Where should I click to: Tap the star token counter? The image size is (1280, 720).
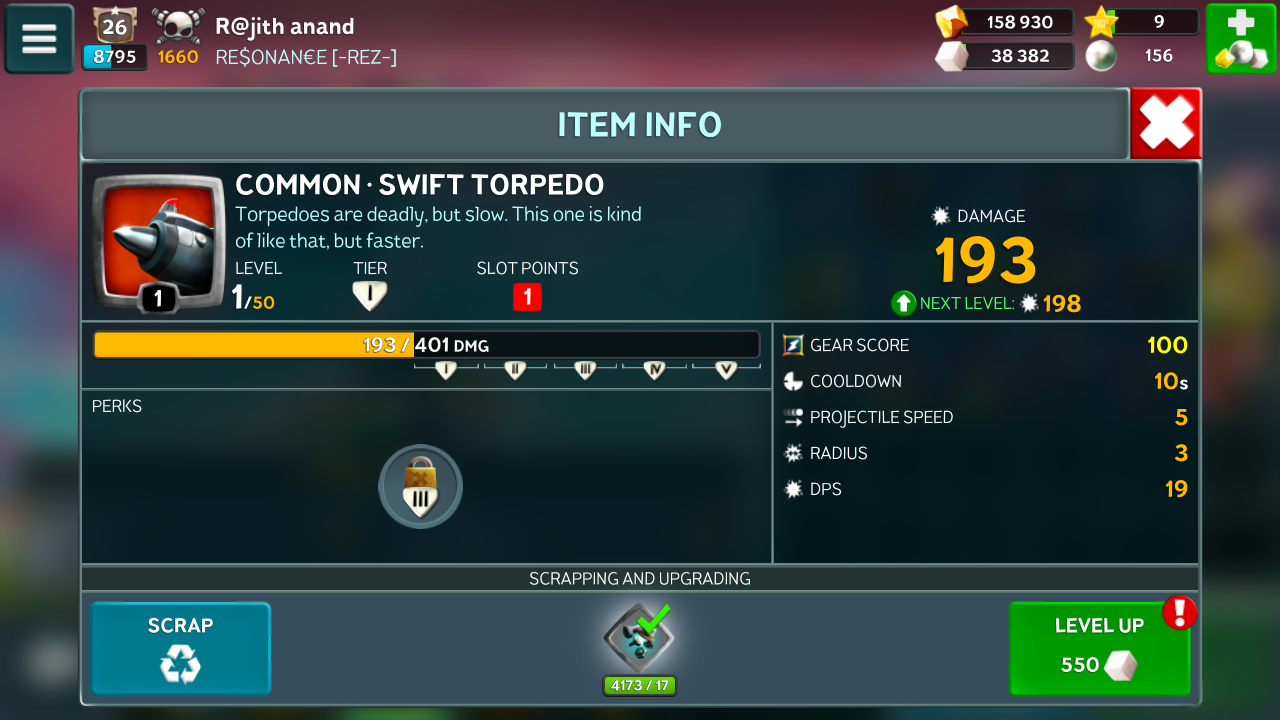point(1142,22)
